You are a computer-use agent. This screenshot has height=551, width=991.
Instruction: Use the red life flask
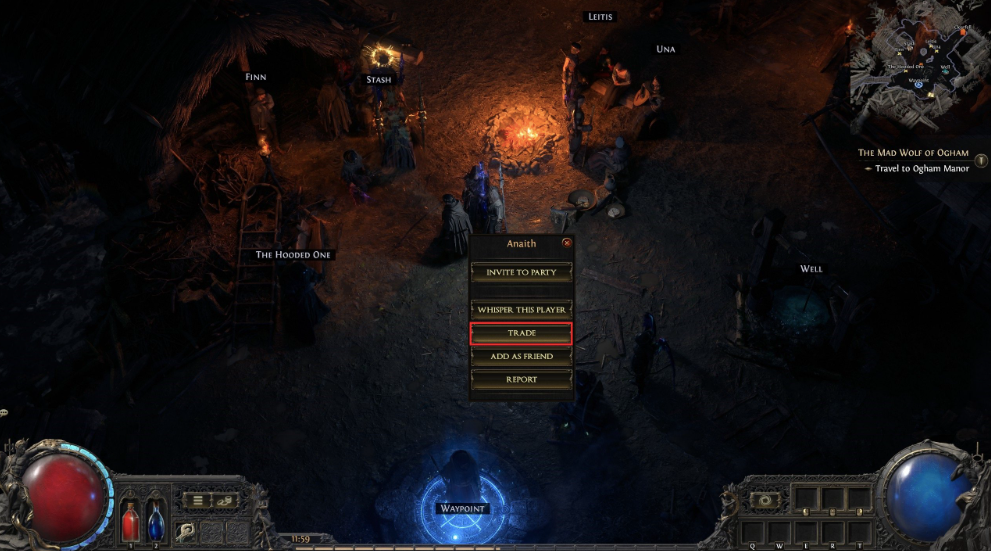(x=131, y=521)
